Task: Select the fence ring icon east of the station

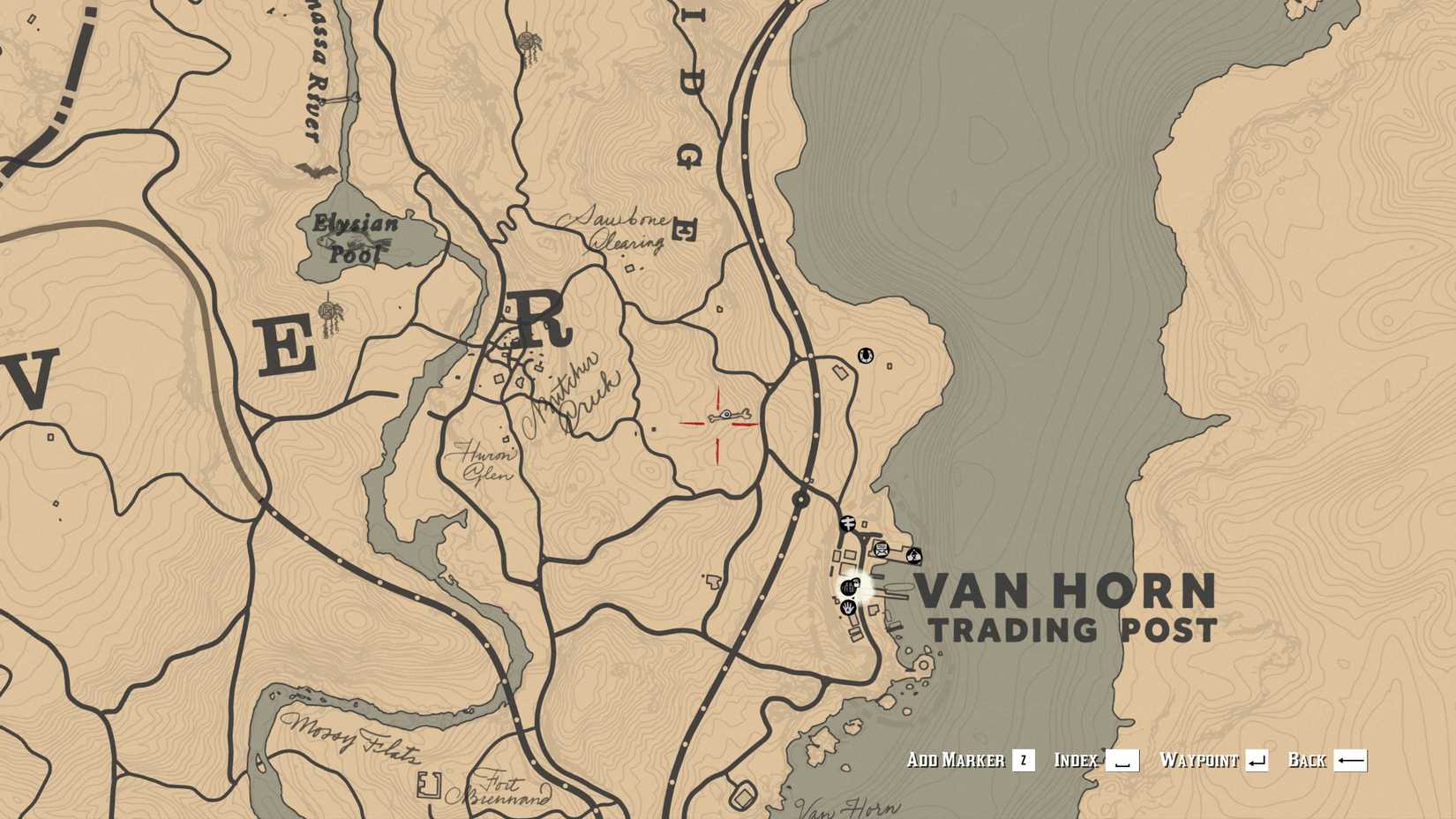Action: click(913, 556)
